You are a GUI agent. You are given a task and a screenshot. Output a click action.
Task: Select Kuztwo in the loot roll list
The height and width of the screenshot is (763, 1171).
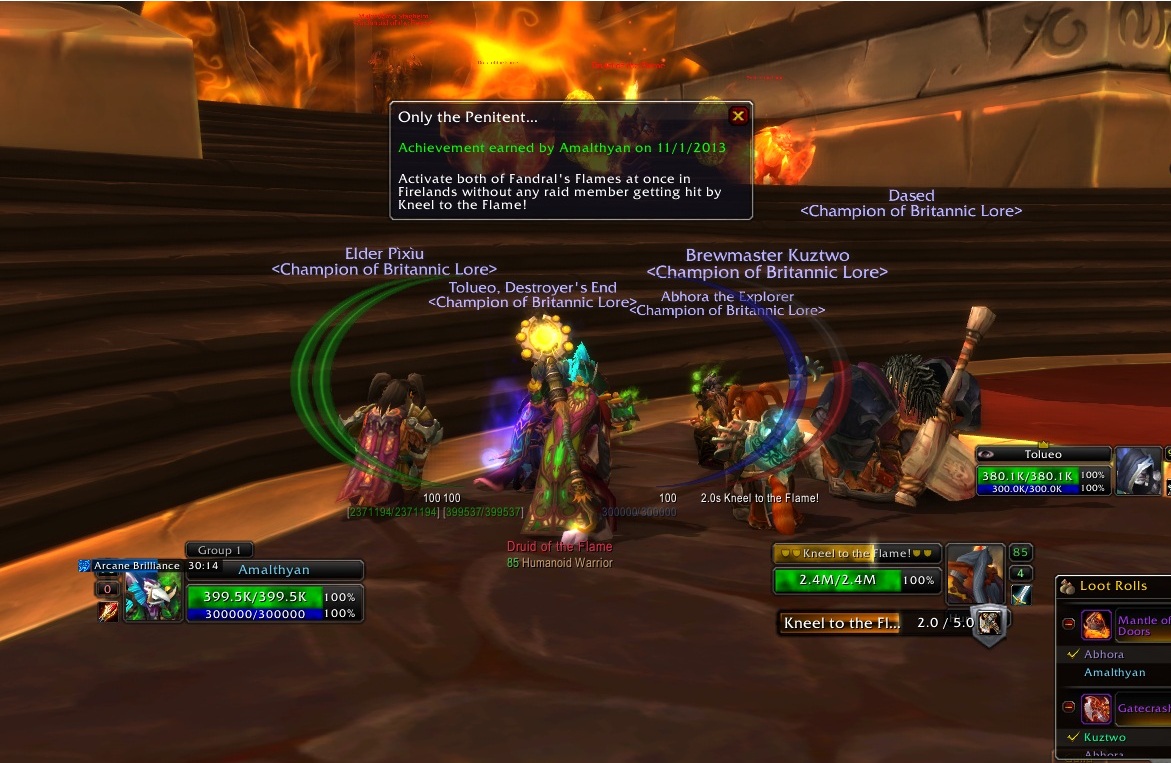coord(1105,737)
